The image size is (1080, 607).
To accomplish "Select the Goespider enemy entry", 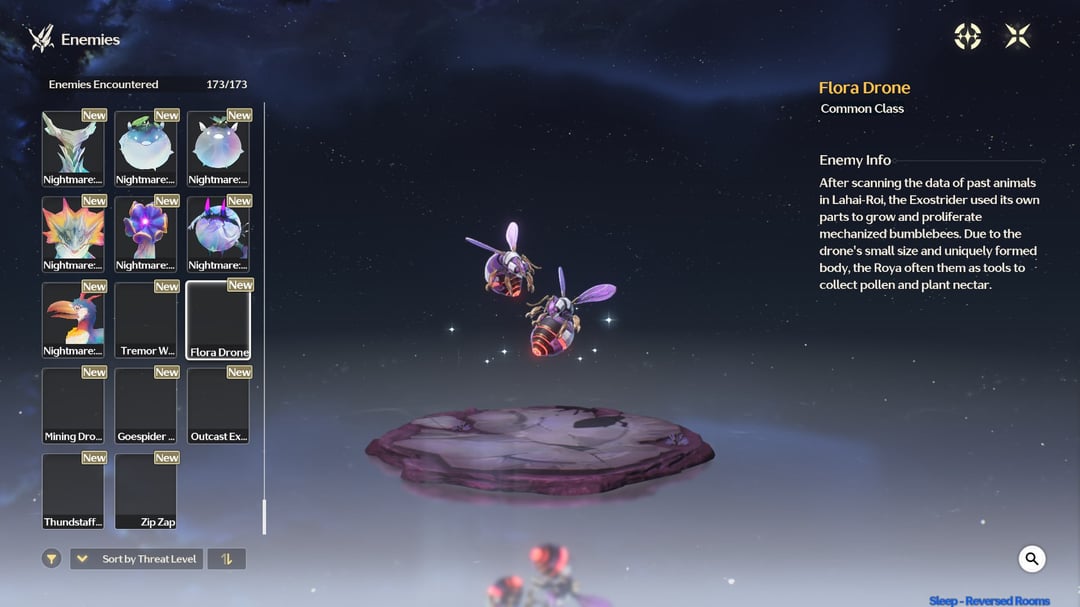I will pyautogui.click(x=146, y=405).
